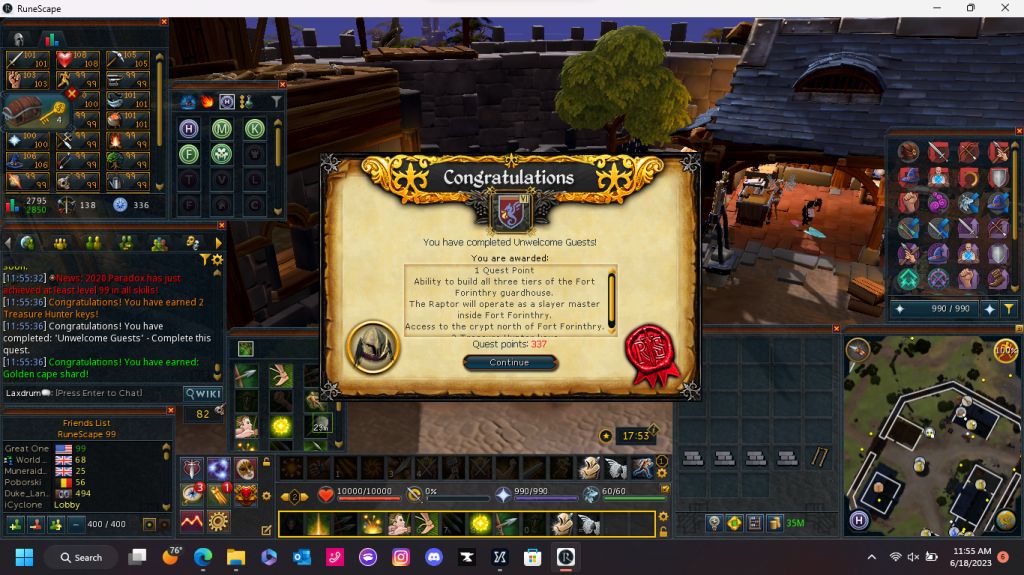Click the minimap compass
Screen dimensions: 1024x575
[x=857, y=348]
